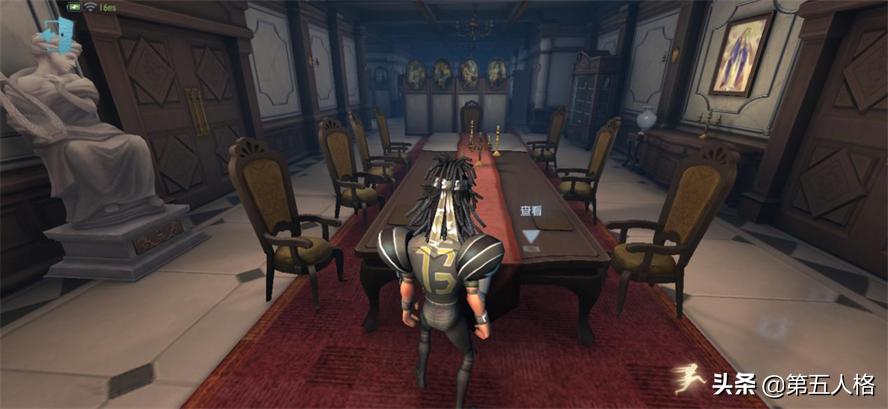Toggle the glowing running figure icon
888x409 pixels.
(x=686, y=378)
